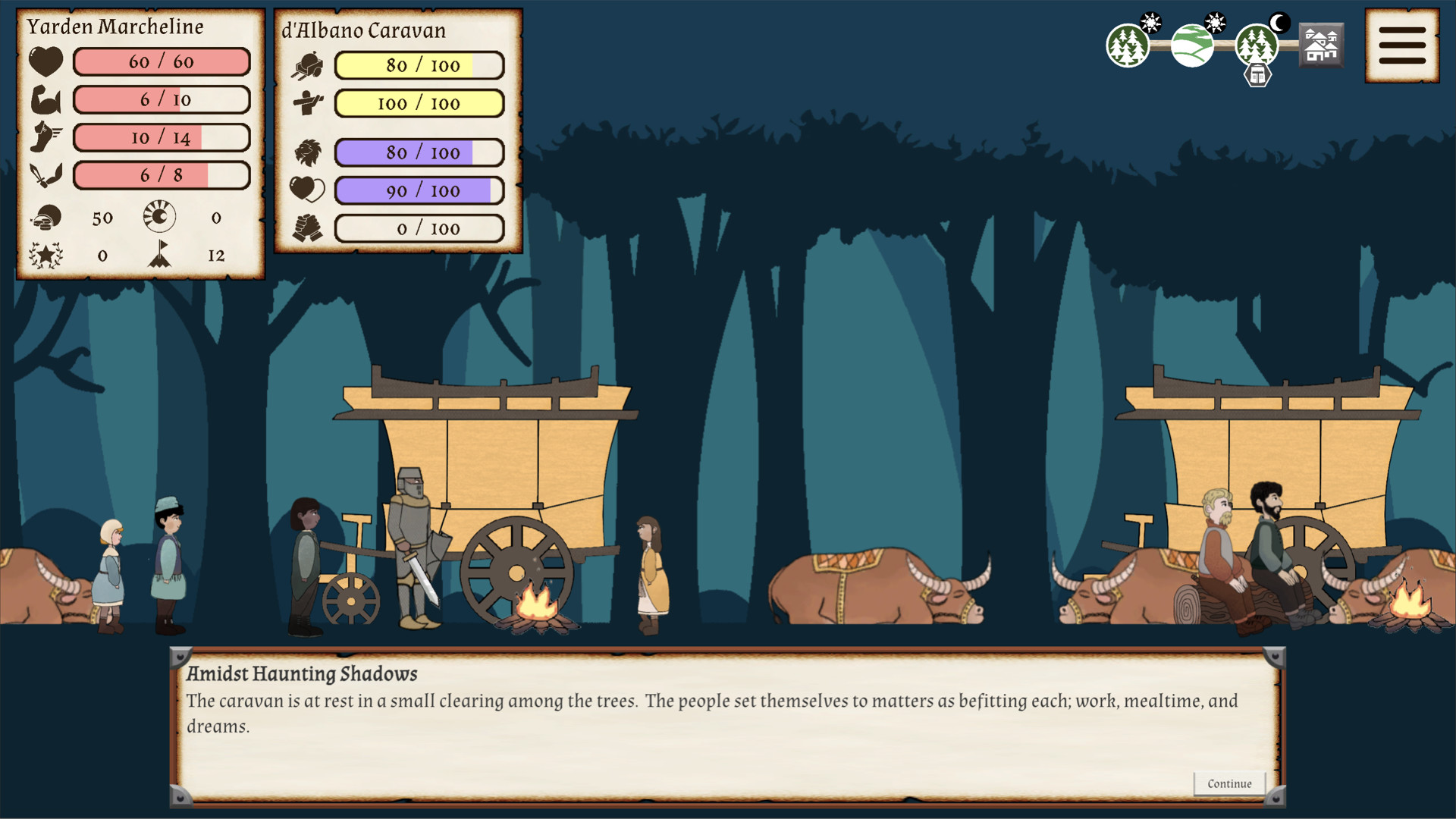The image size is (1456, 819).
Task: Open the hamburger menu in the top right corner
Action: pos(1402,43)
